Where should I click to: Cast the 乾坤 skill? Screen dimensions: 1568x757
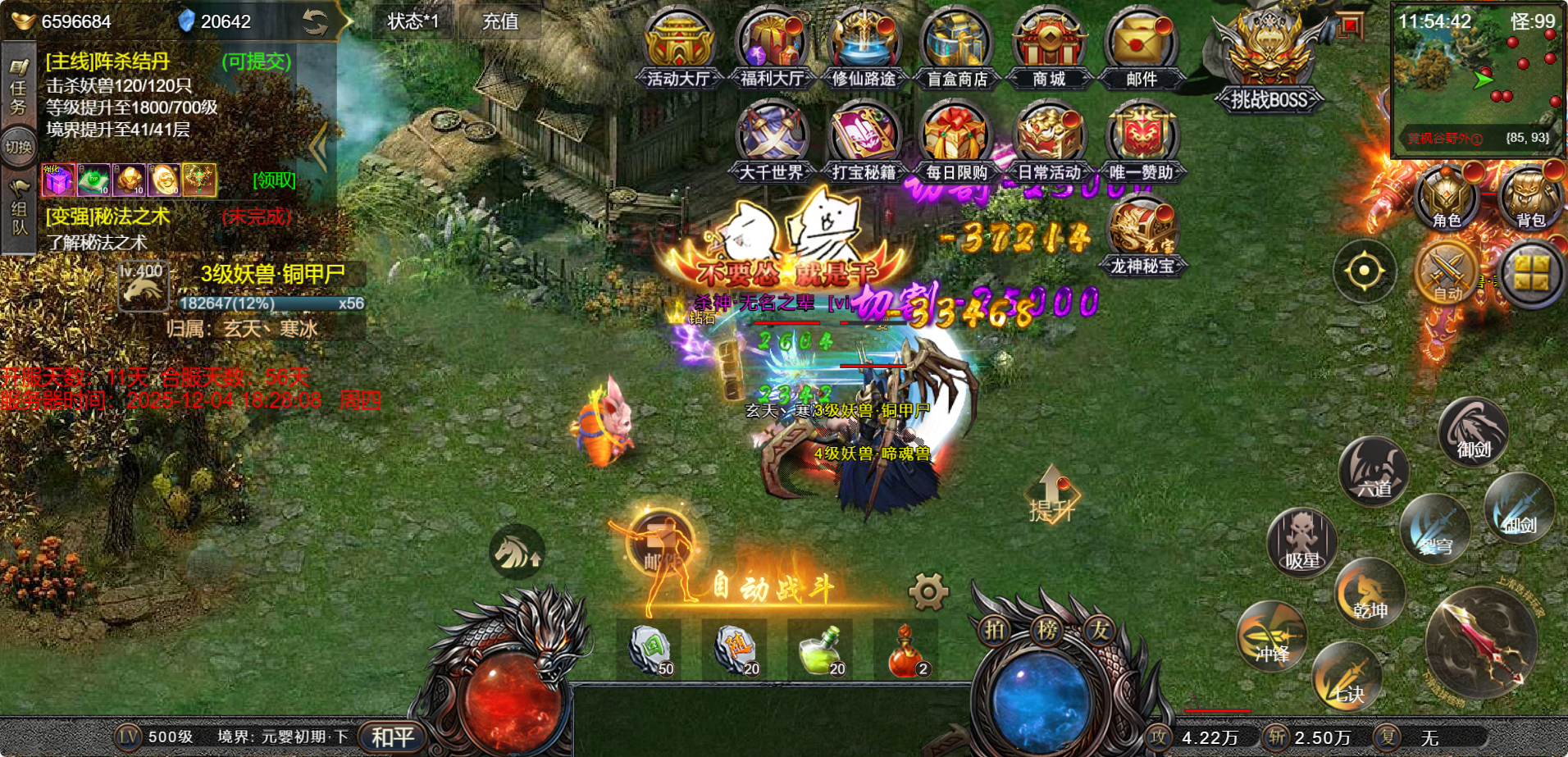[1370, 594]
